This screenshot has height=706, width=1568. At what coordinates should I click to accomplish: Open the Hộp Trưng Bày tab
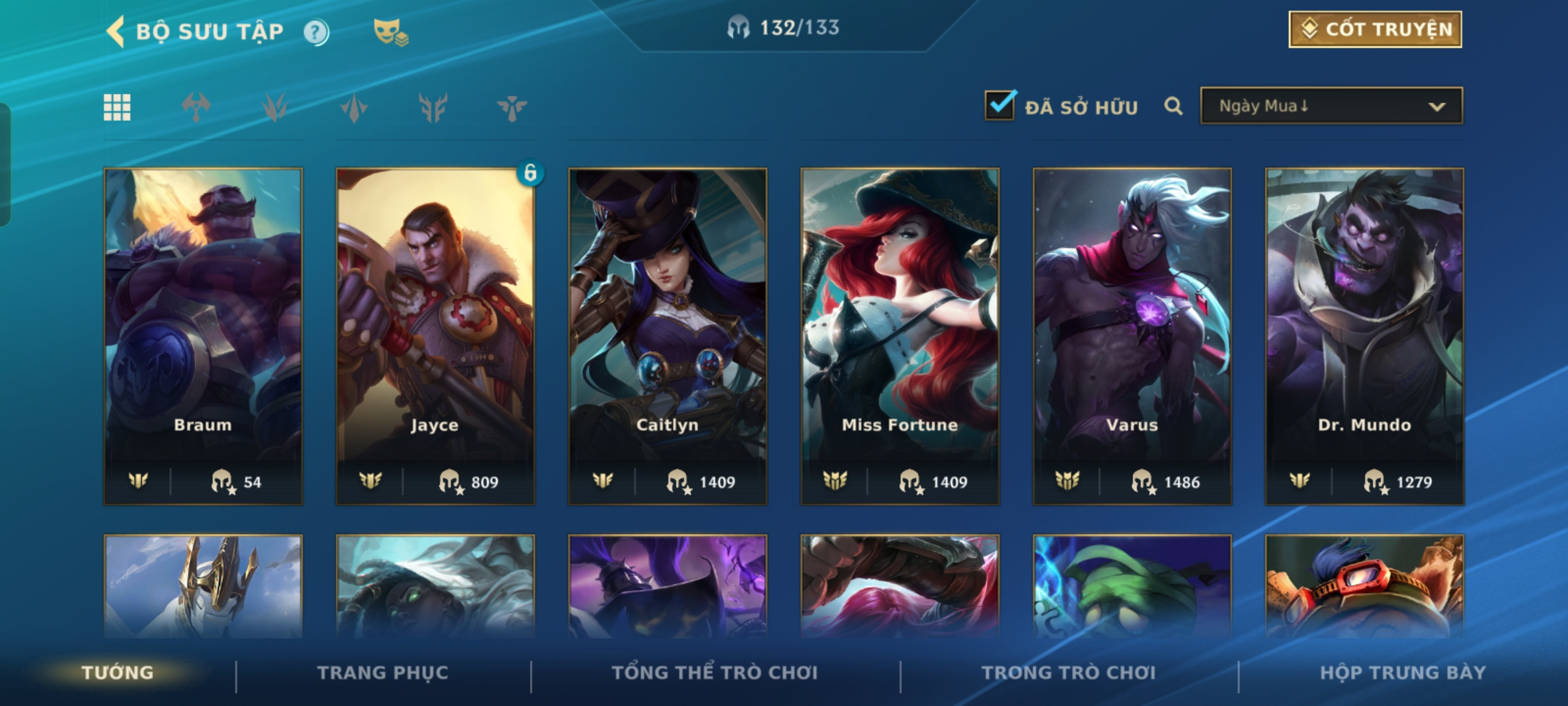[x=1403, y=673]
